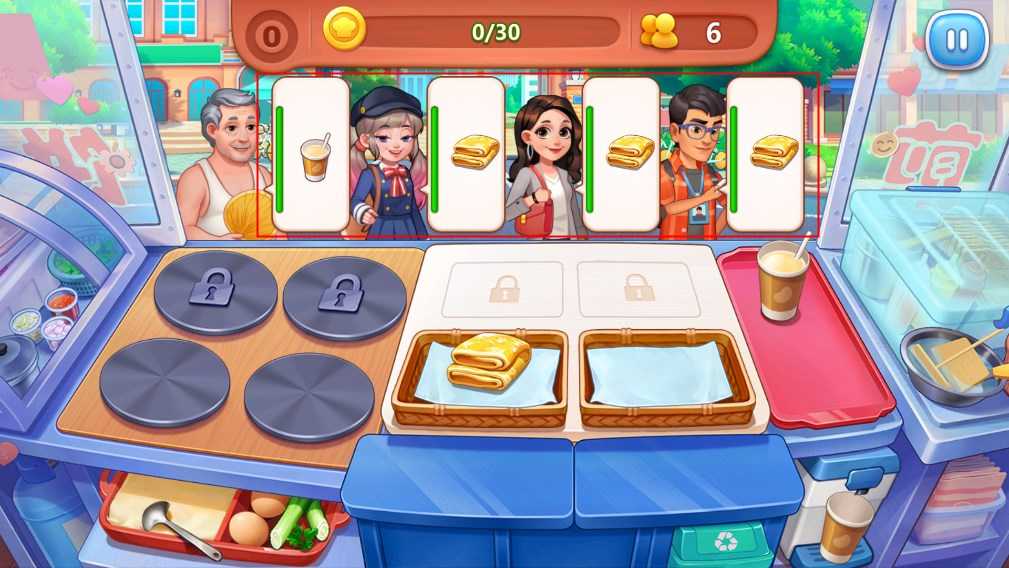Select the red-bag woman's crepe order card
This screenshot has width=1009, height=568.
point(621,155)
